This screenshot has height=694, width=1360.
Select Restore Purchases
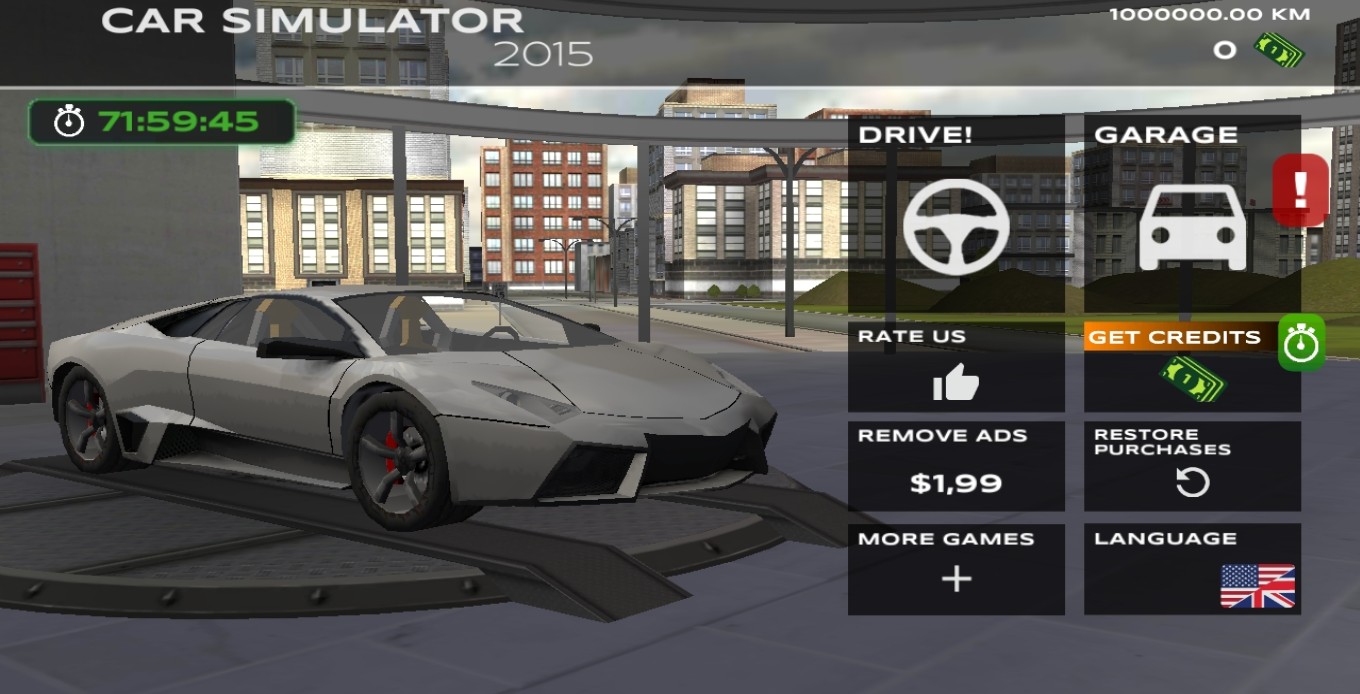(1192, 466)
